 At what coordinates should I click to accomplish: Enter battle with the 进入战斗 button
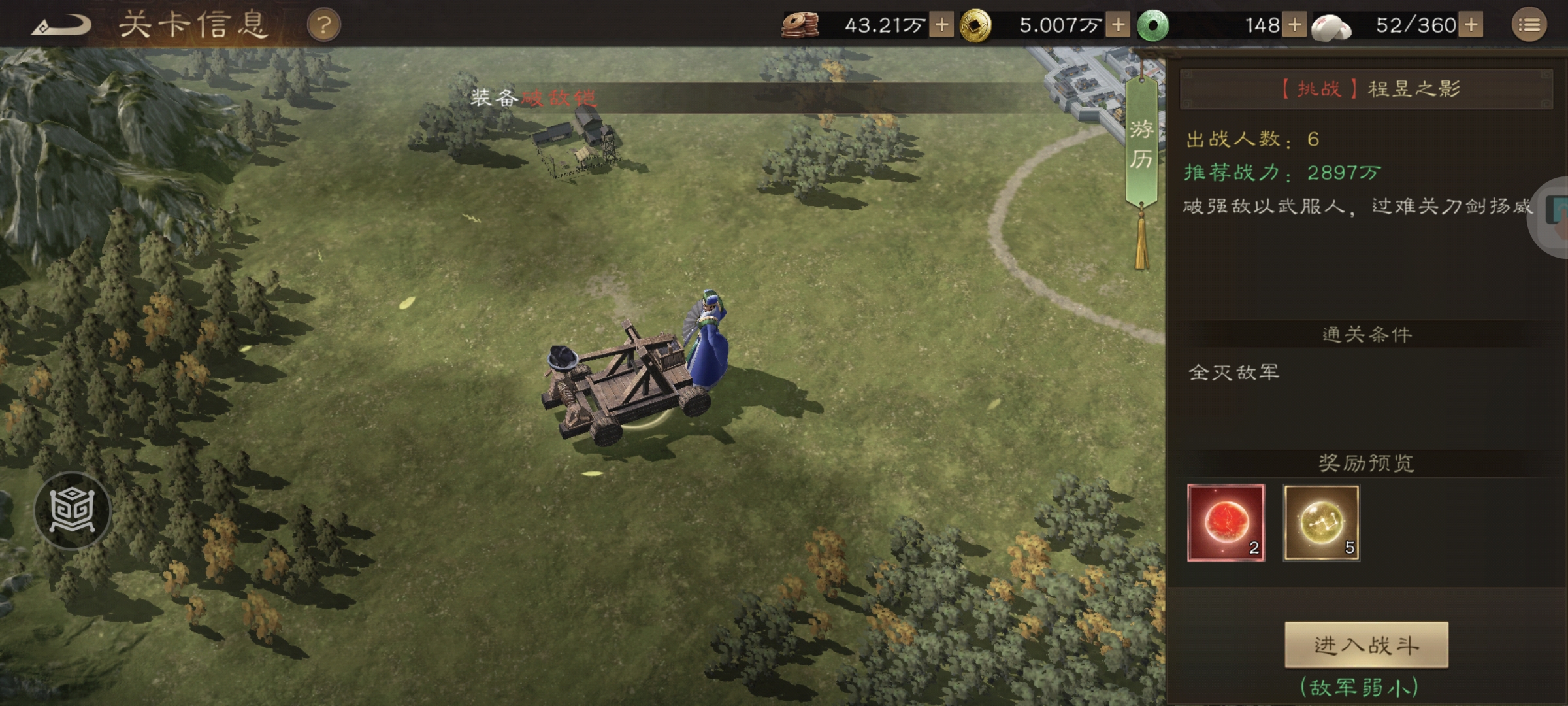tap(1366, 645)
